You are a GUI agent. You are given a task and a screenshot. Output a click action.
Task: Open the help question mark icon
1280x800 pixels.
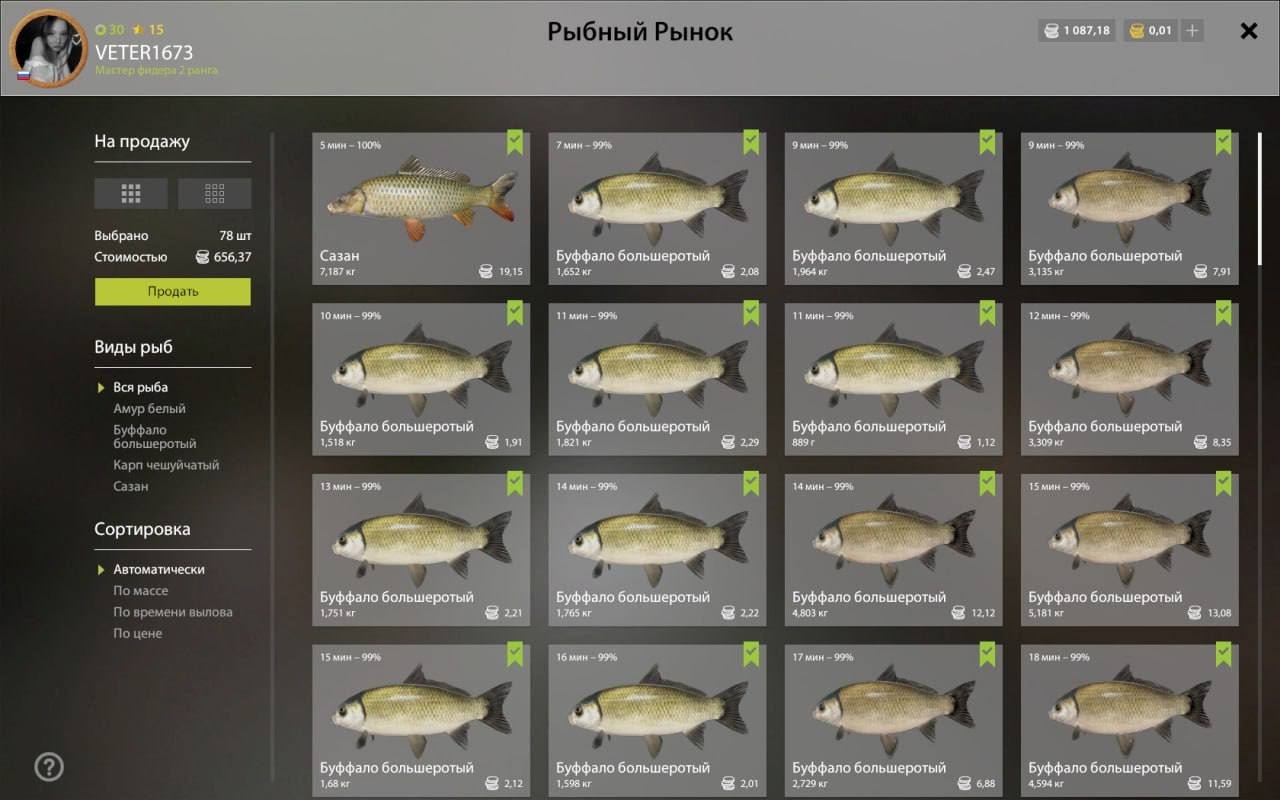(x=49, y=767)
